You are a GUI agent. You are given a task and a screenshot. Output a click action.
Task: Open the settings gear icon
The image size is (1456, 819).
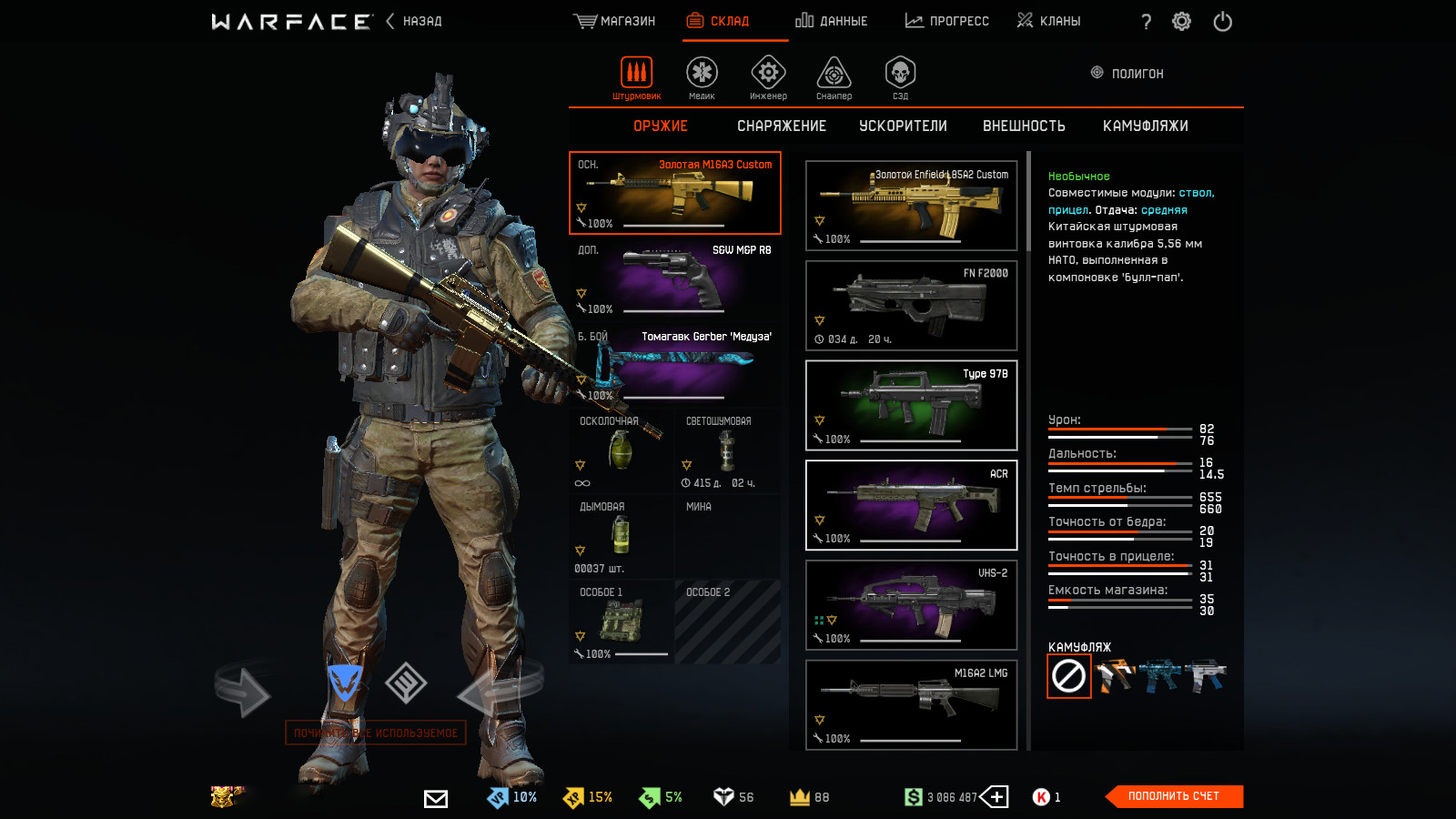pyautogui.click(x=1181, y=21)
